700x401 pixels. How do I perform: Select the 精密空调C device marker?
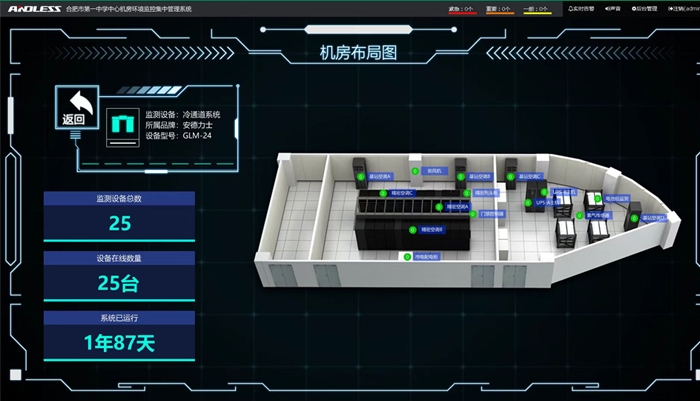click(x=385, y=192)
